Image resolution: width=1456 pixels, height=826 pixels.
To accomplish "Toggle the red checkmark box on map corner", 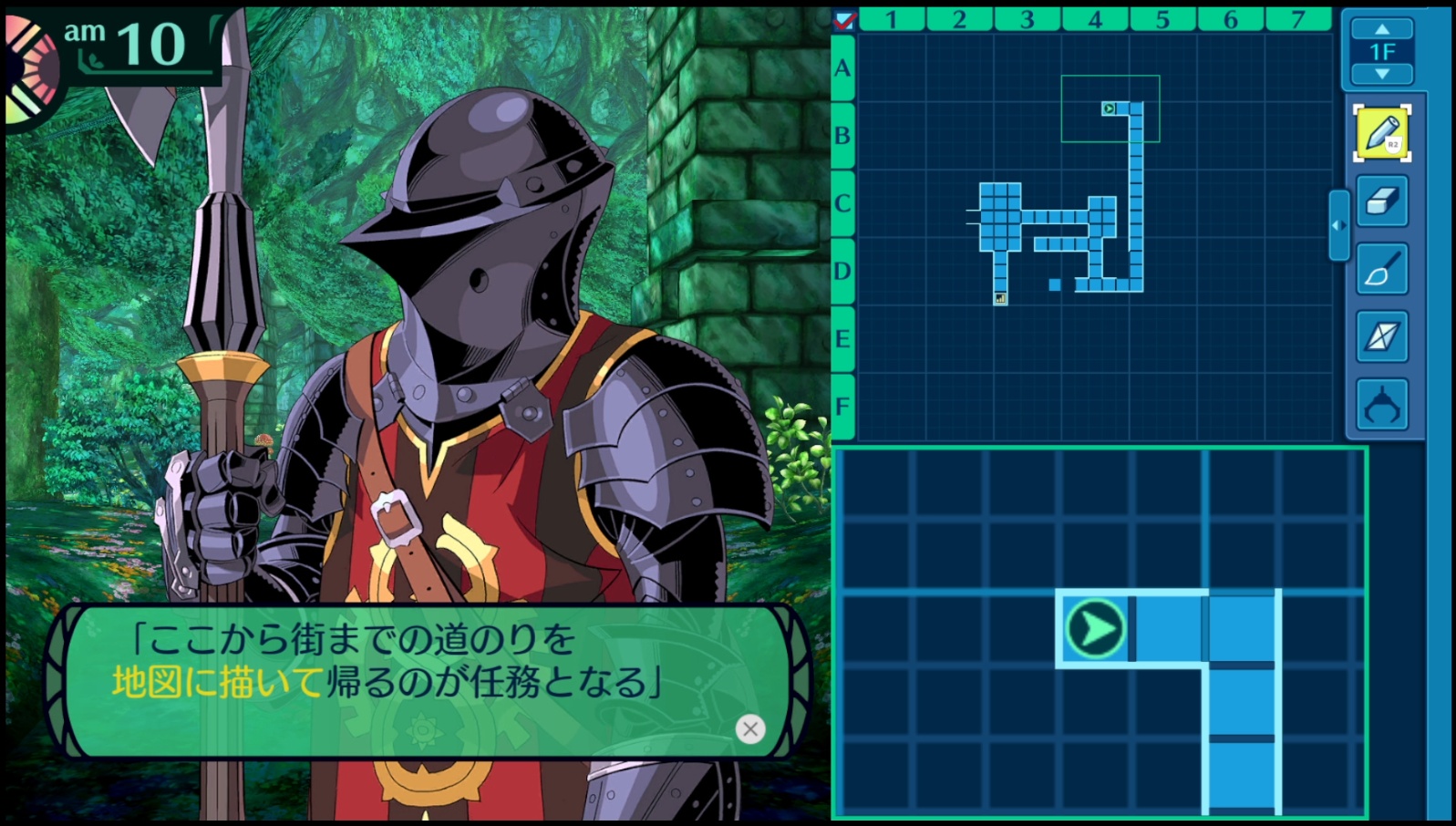I will point(844,19).
